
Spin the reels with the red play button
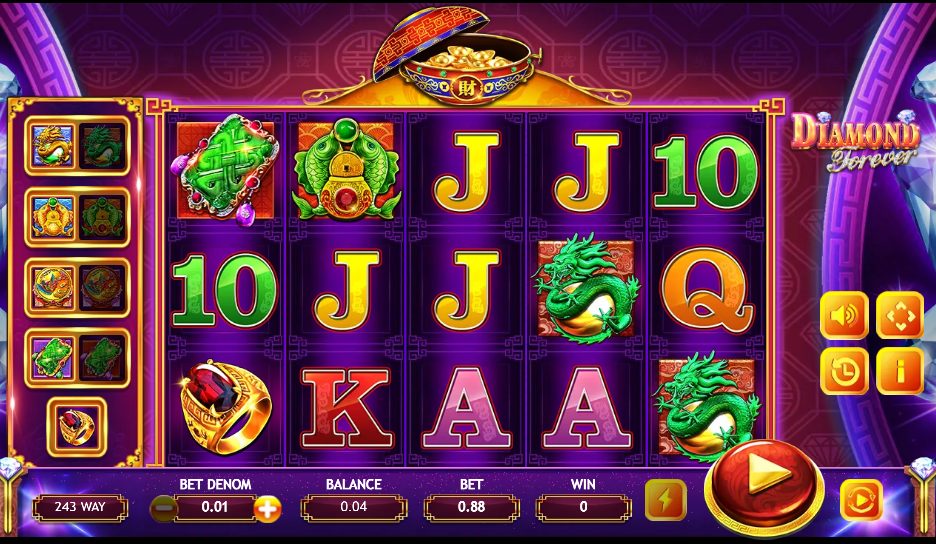click(x=764, y=485)
